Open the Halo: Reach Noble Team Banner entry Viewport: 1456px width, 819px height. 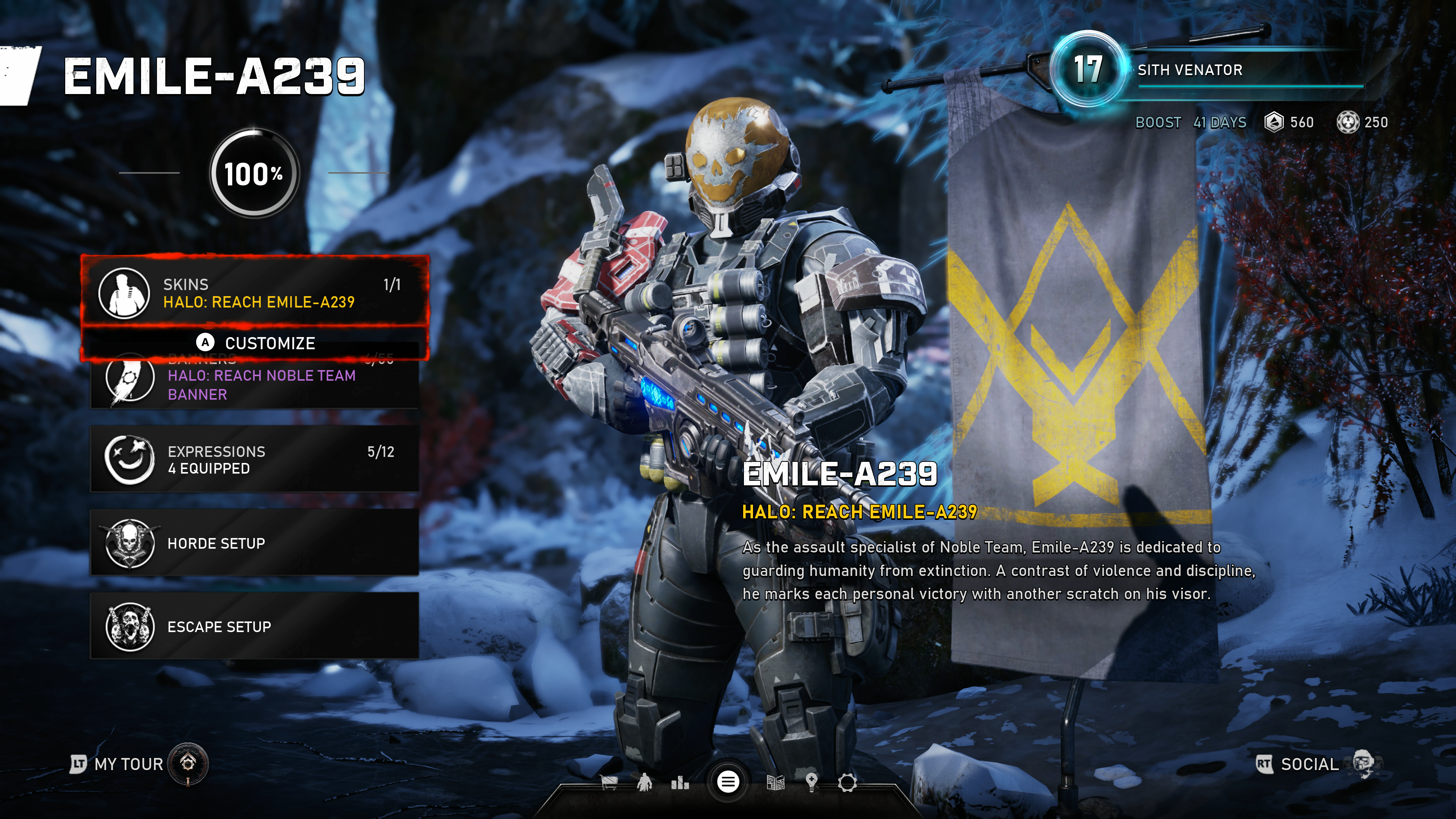tap(254, 384)
